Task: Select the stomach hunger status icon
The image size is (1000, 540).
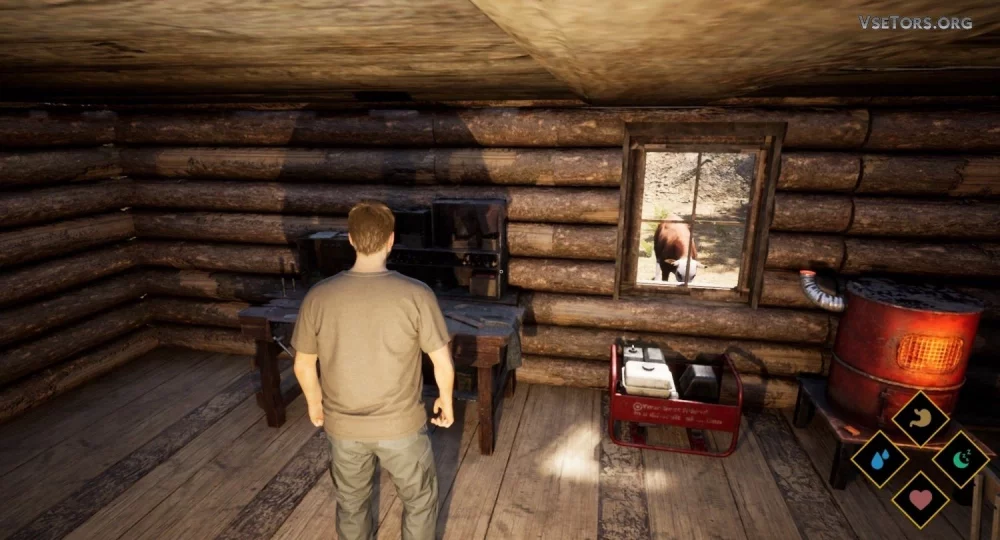Action: coord(920,418)
